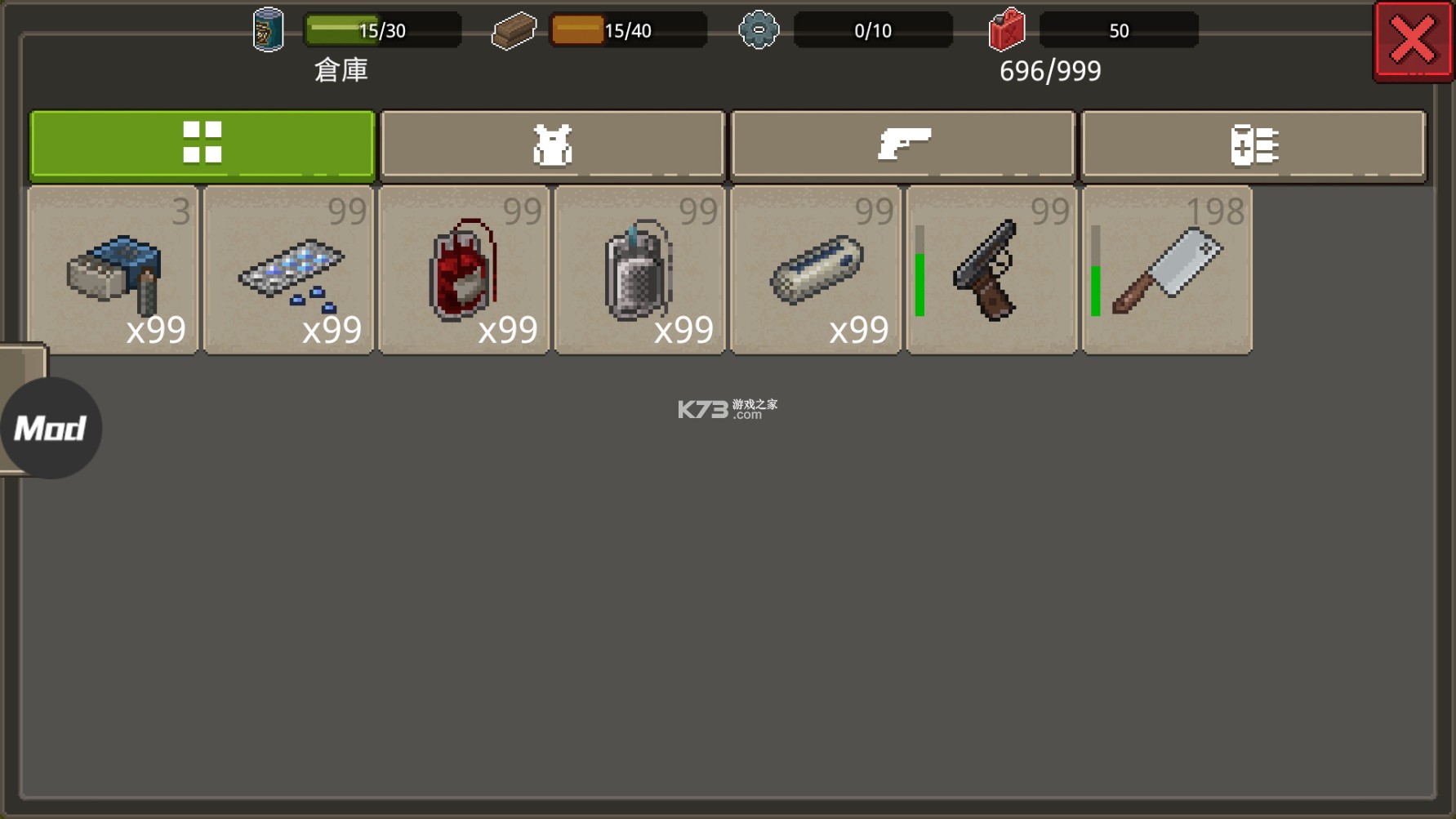
Task: Select the blood bag item
Action: pyautogui.click(x=463, y=269)
